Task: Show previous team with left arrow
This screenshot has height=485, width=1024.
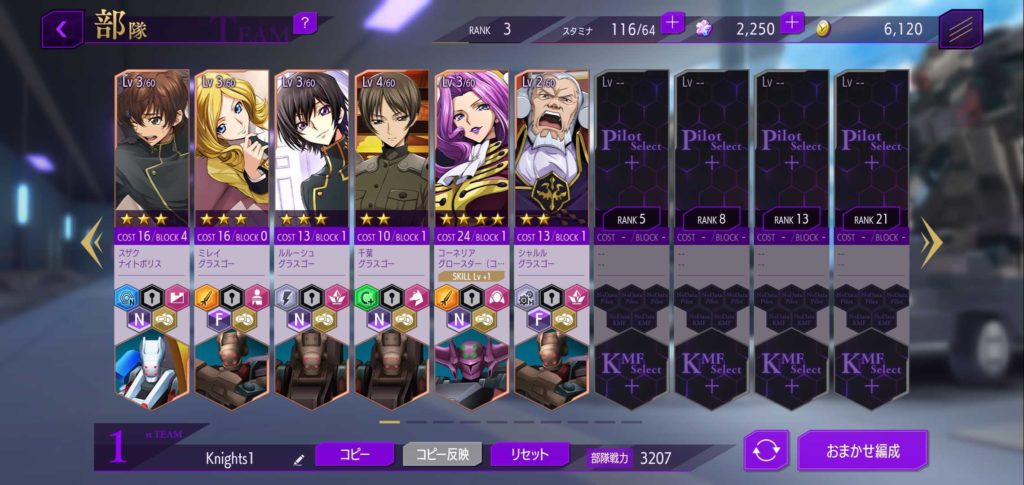Action: pos(92,242)
